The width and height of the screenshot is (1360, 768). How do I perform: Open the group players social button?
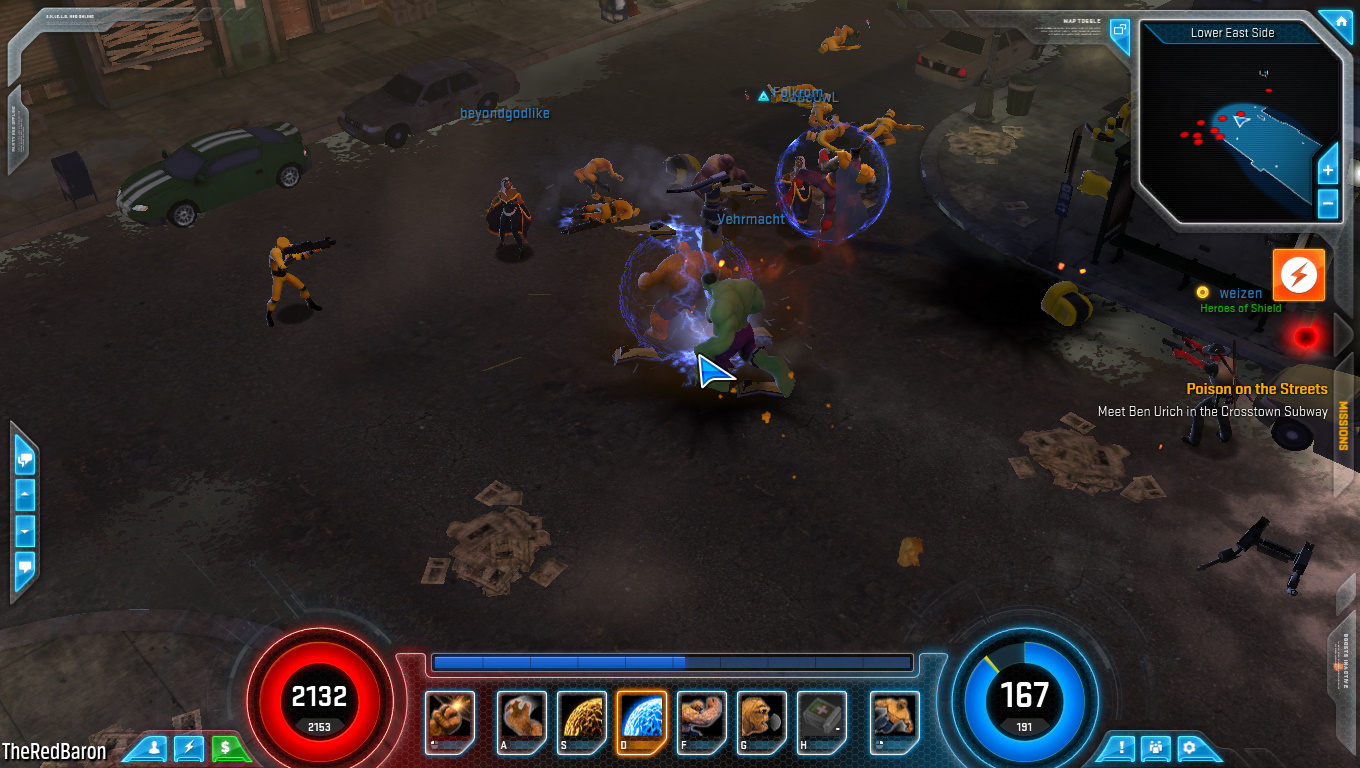[x=1156, y=747]
